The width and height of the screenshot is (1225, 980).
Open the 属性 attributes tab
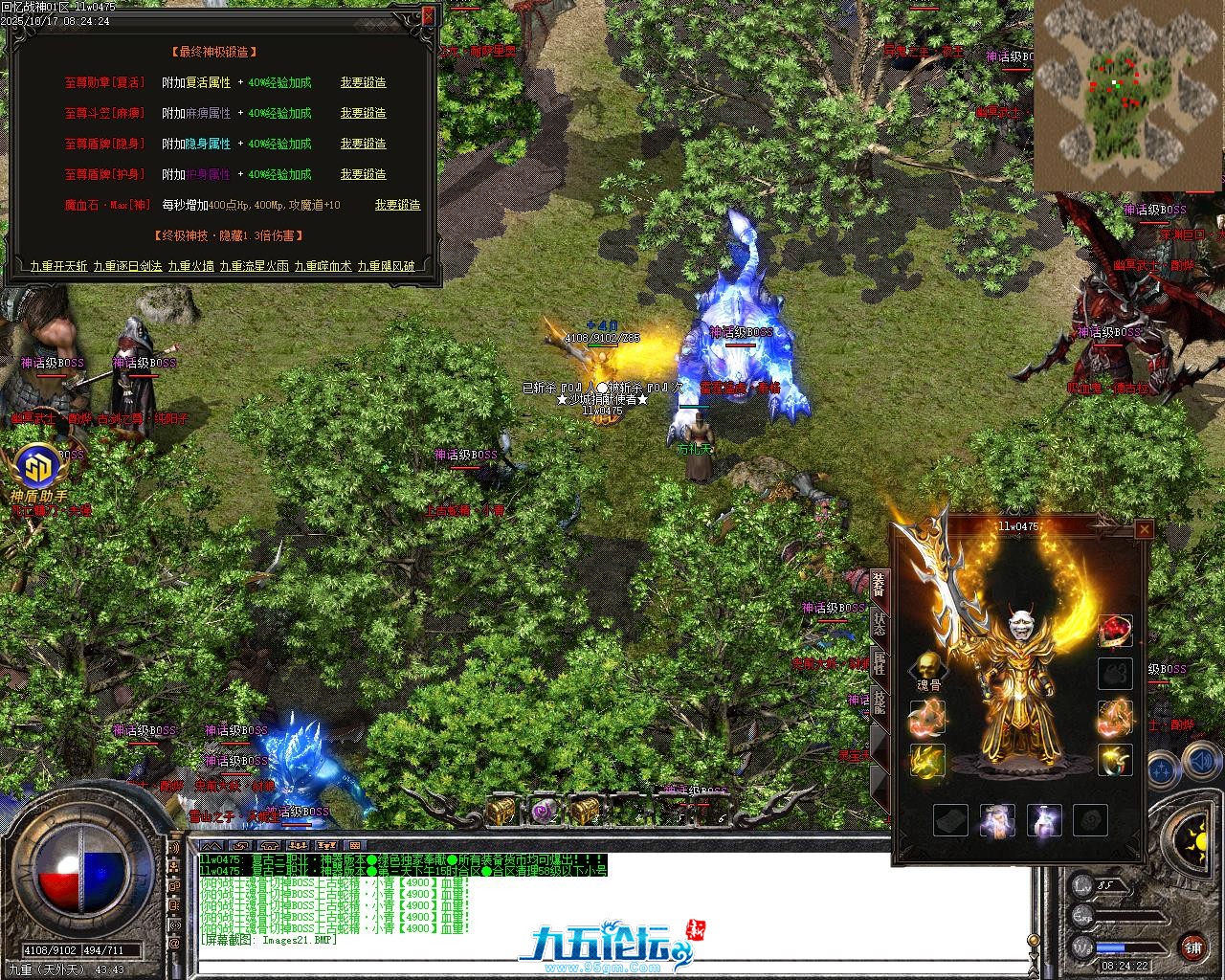[879, 662]
